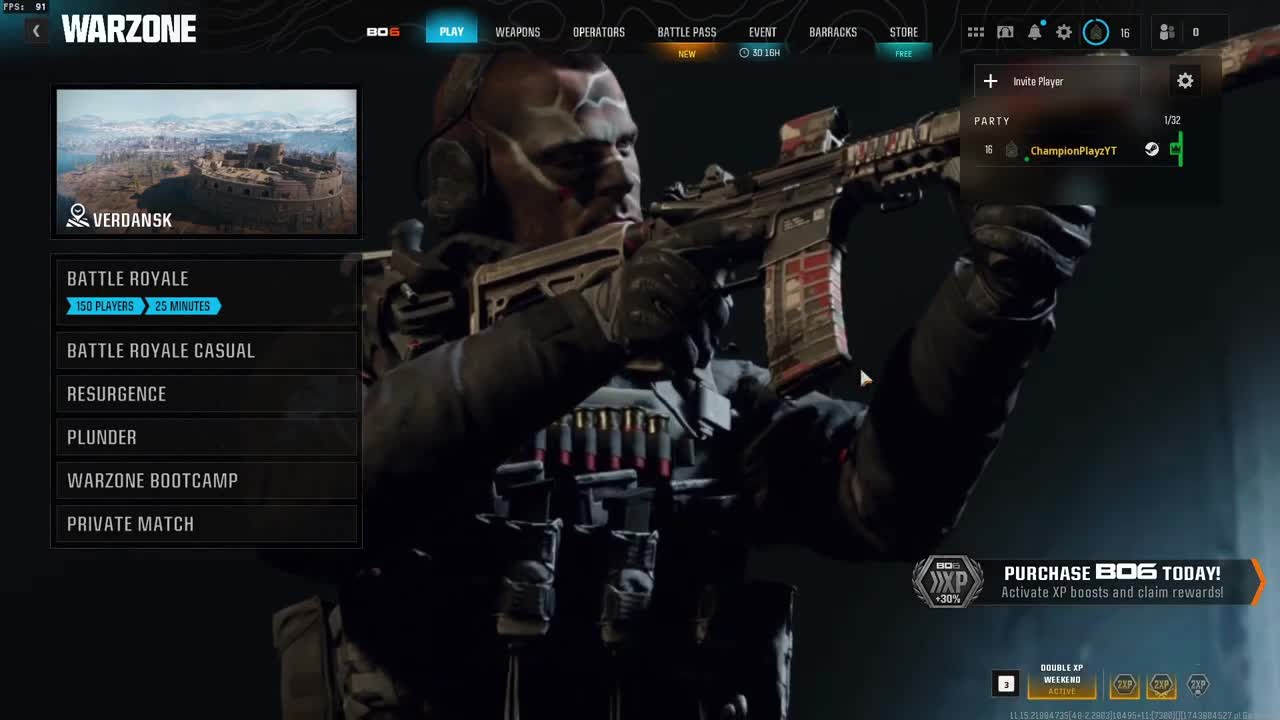Viewport: 1280px width, 720px height.
Task: Click the 2XP weapon boost token
Action: click(x=1160, y=685)
